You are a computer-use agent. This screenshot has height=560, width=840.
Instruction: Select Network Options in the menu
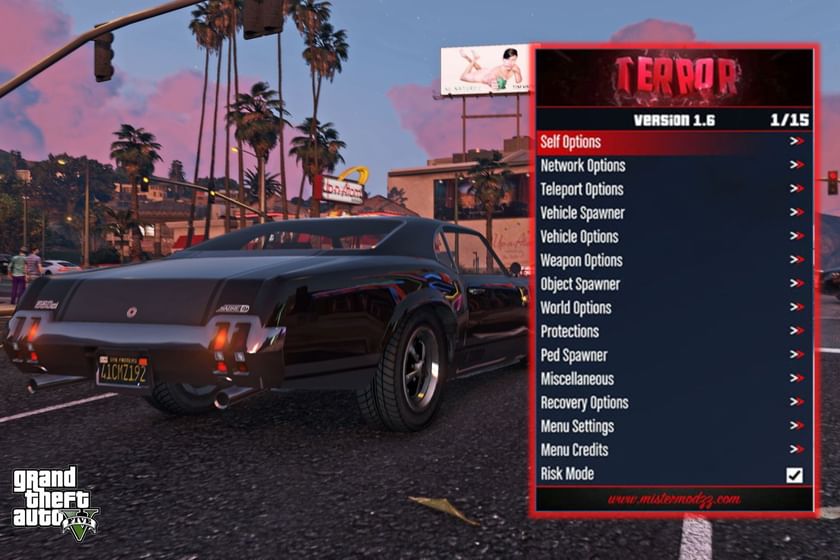point(583,166)
